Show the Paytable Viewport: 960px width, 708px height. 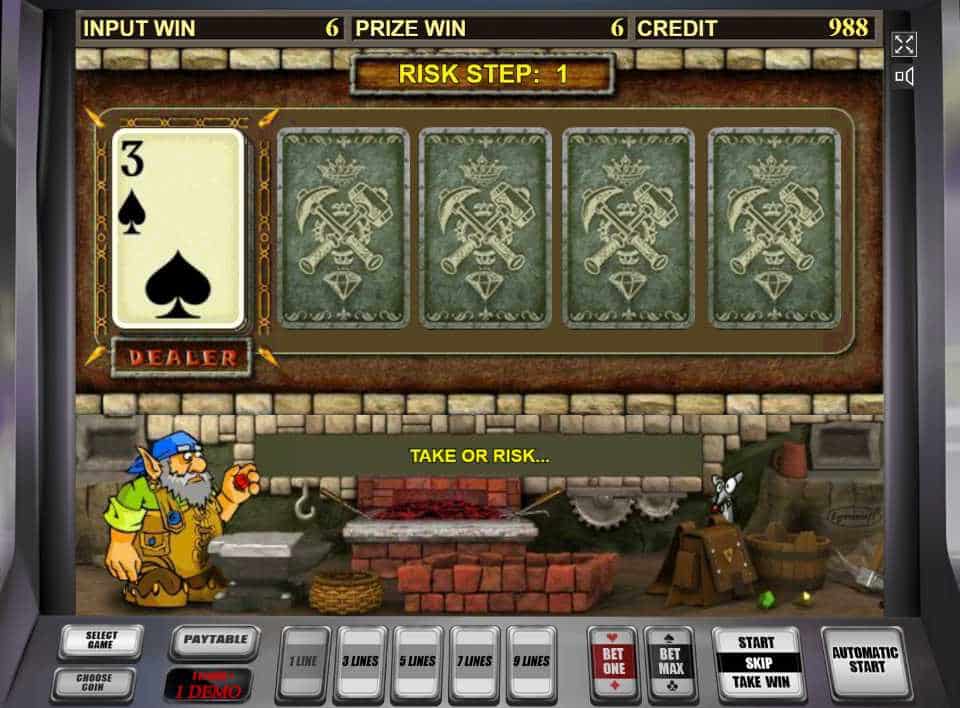pos(215,640)
